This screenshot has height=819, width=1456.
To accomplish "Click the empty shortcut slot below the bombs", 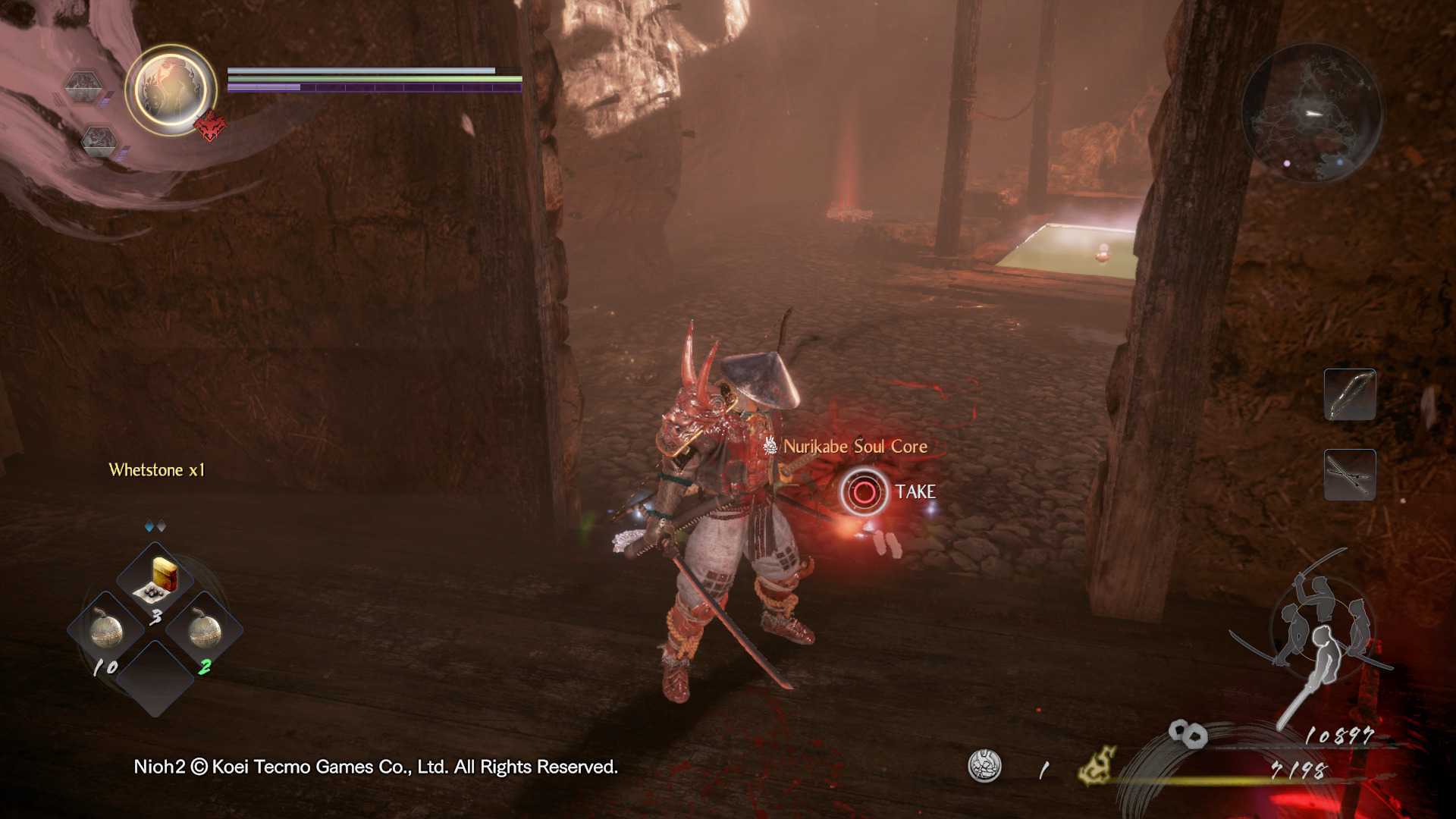I will pos(155,679).
